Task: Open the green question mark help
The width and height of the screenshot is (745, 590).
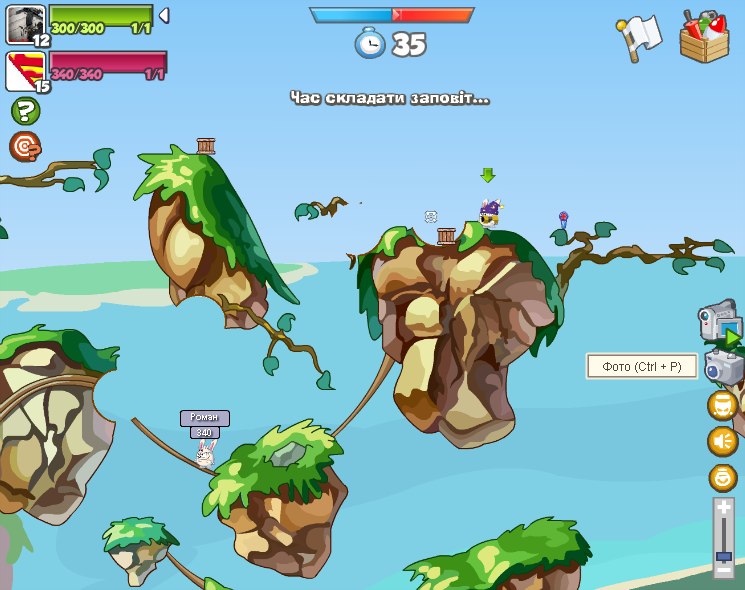Action: [x=24, y=111]
